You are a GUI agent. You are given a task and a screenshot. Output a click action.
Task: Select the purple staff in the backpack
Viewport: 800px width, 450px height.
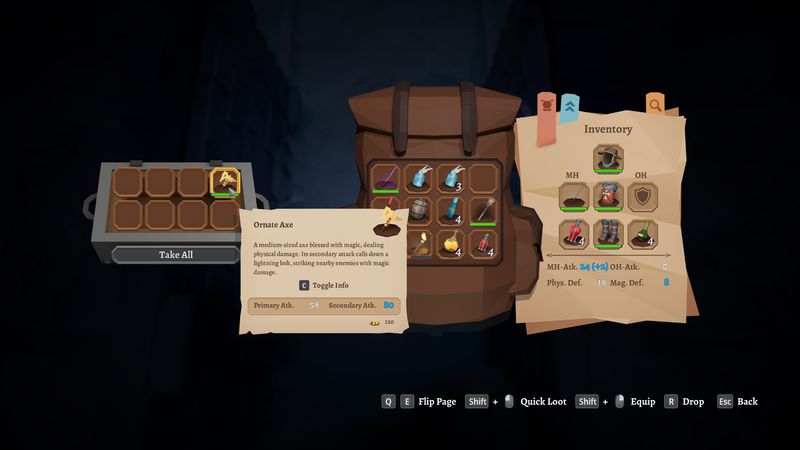point(385,178)
